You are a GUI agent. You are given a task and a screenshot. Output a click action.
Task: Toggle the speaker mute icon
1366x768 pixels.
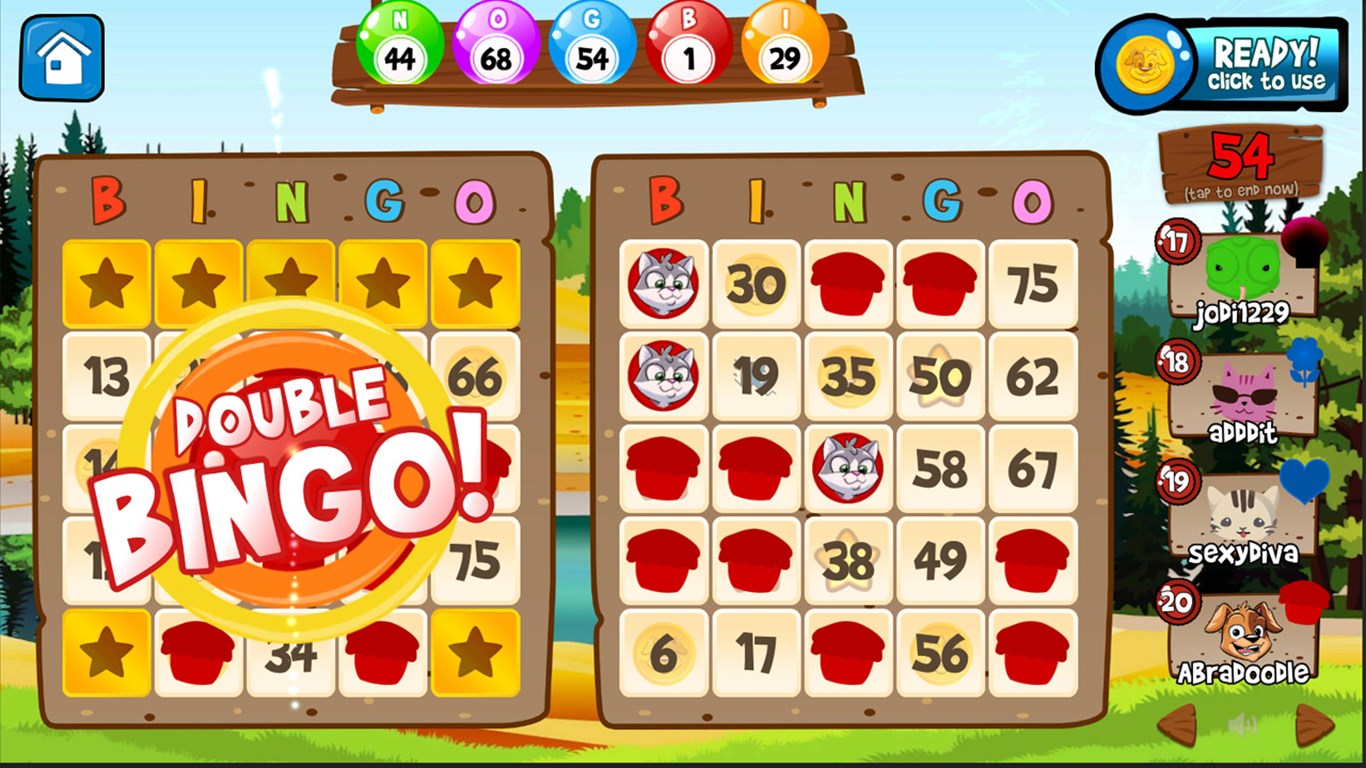[1240, 723]
